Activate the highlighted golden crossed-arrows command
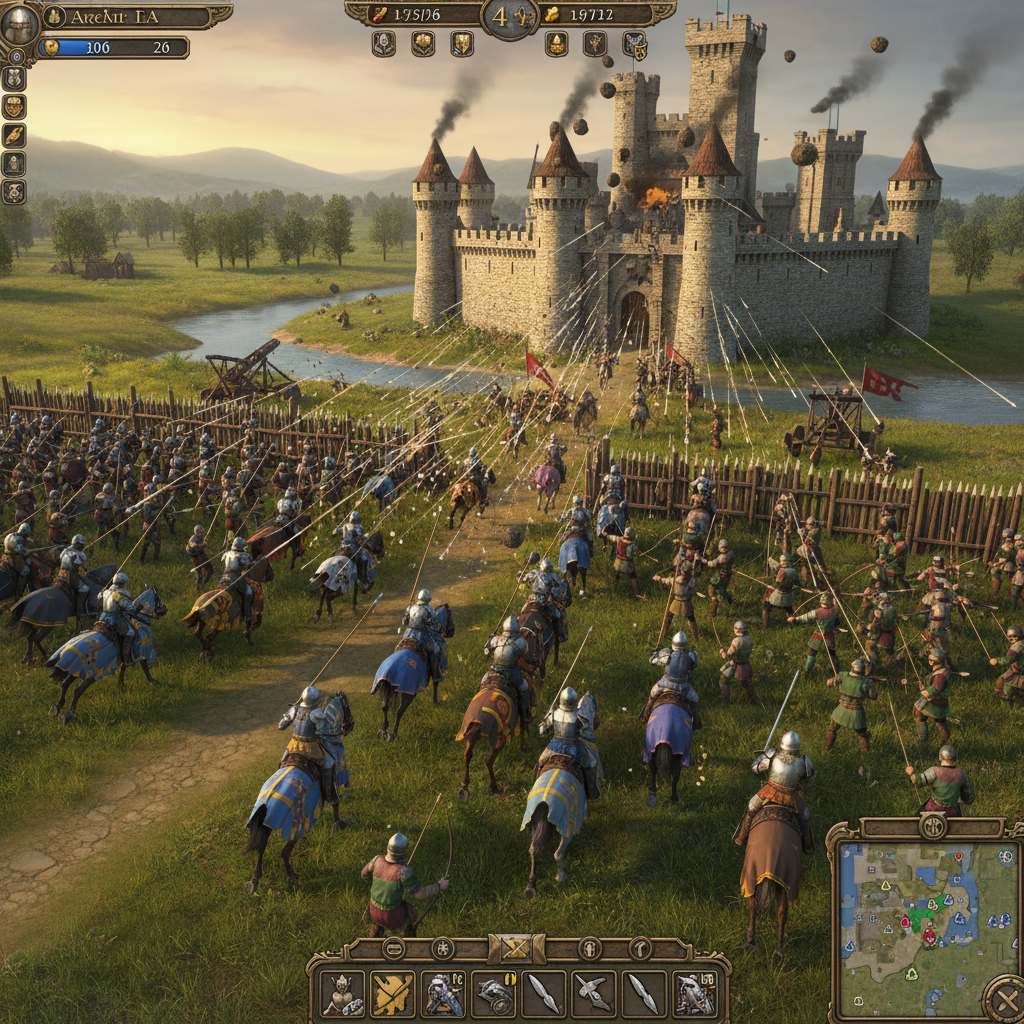Viewport: 1024px width, 1024px height. pyautogui.click(x=393, y=993)
